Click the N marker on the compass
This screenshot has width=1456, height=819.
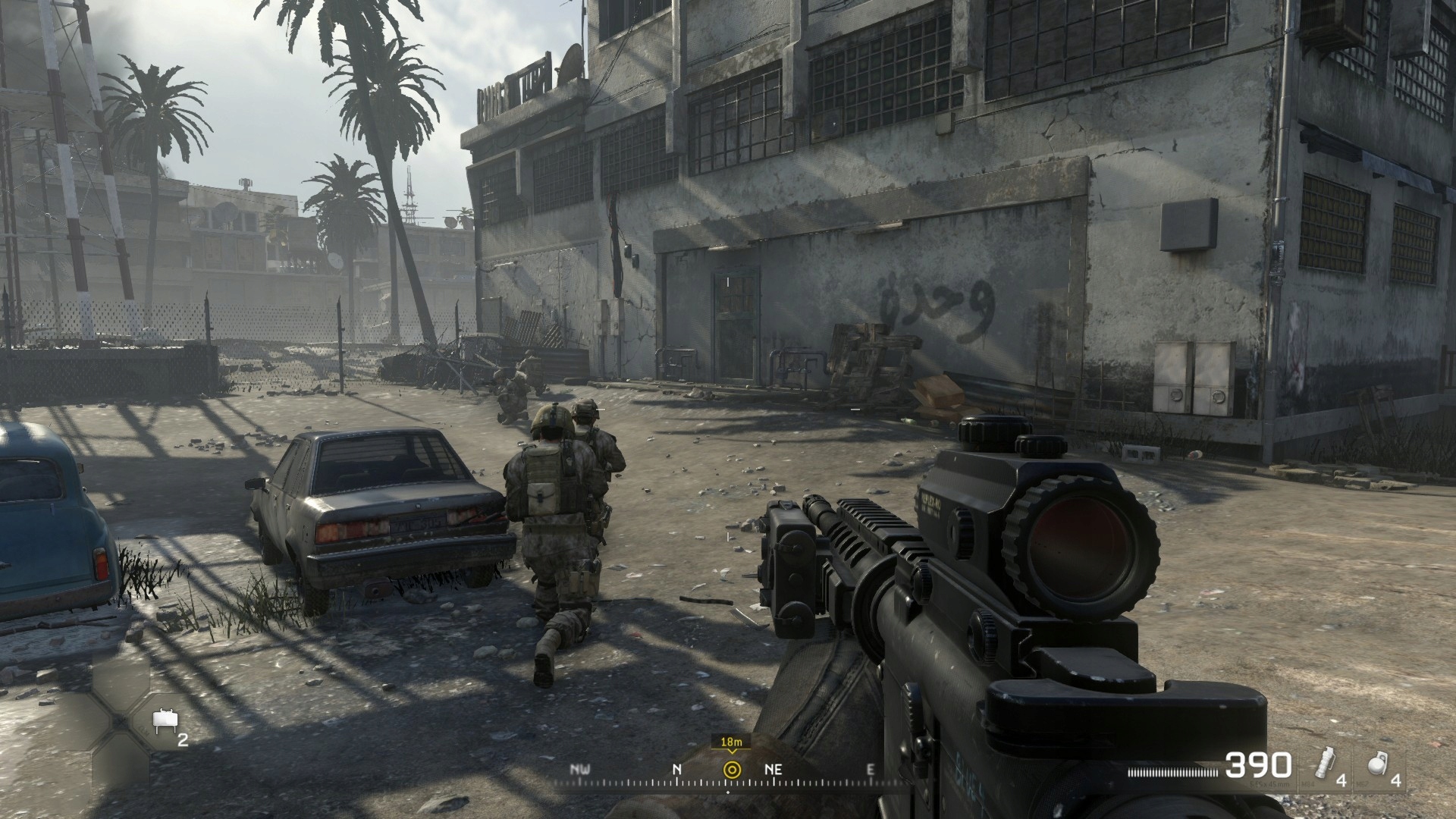pos(676,768)
